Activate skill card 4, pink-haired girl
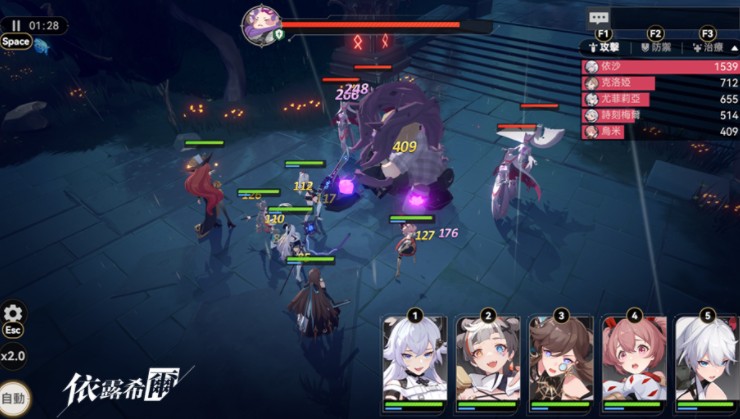The height and width of the screenshot is (419, 740). [634, 363]
